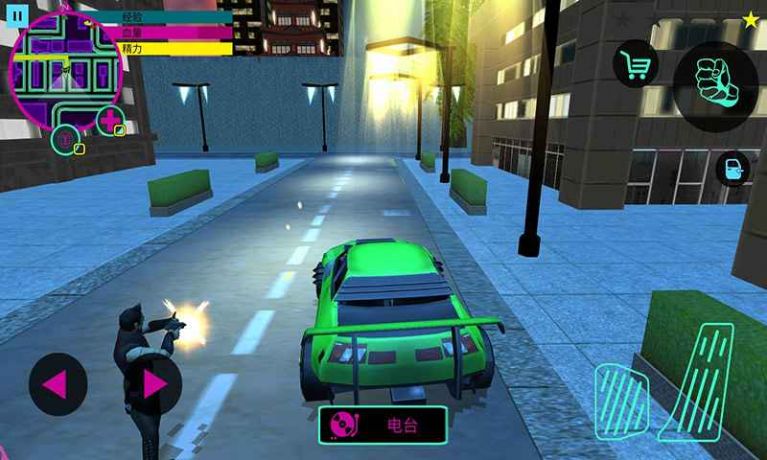Click the yellow star wanted-level icon
This screenshot has width=767, height=460.
coord(750,19)
